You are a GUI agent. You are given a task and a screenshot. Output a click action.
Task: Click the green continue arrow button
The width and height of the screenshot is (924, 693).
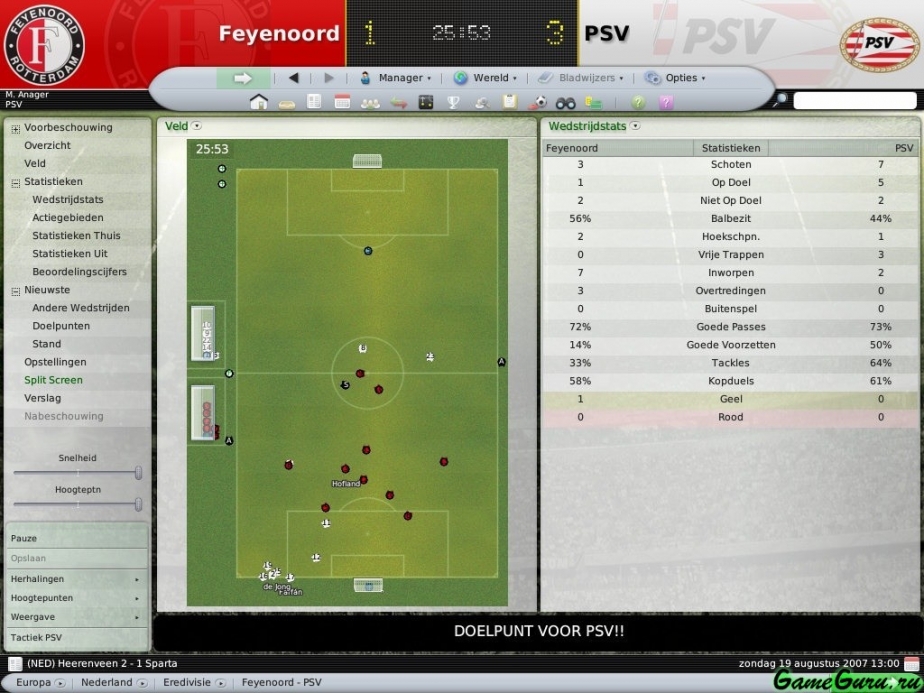243,78
